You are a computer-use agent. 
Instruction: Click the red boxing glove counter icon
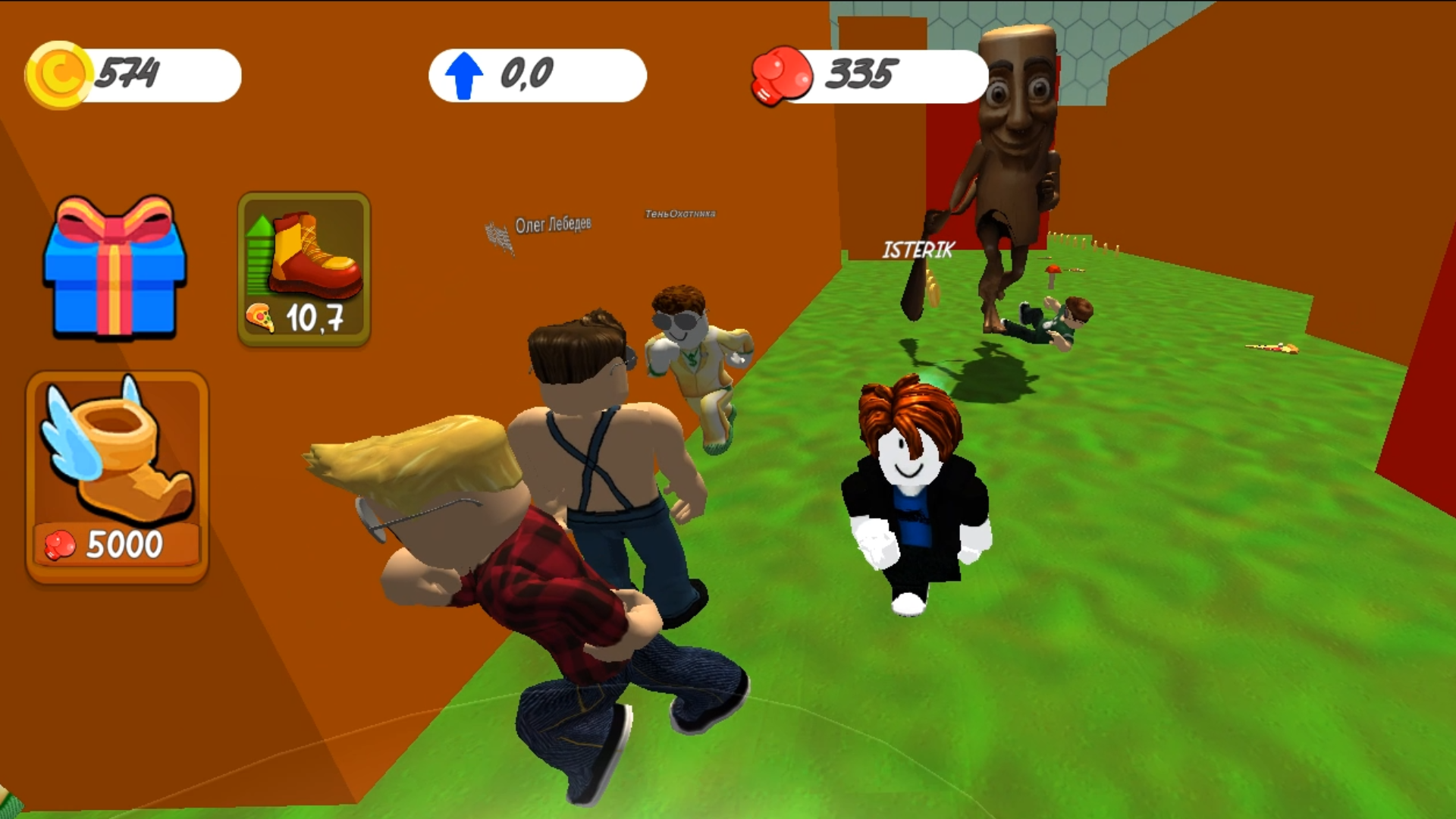(x=781, y=74)
